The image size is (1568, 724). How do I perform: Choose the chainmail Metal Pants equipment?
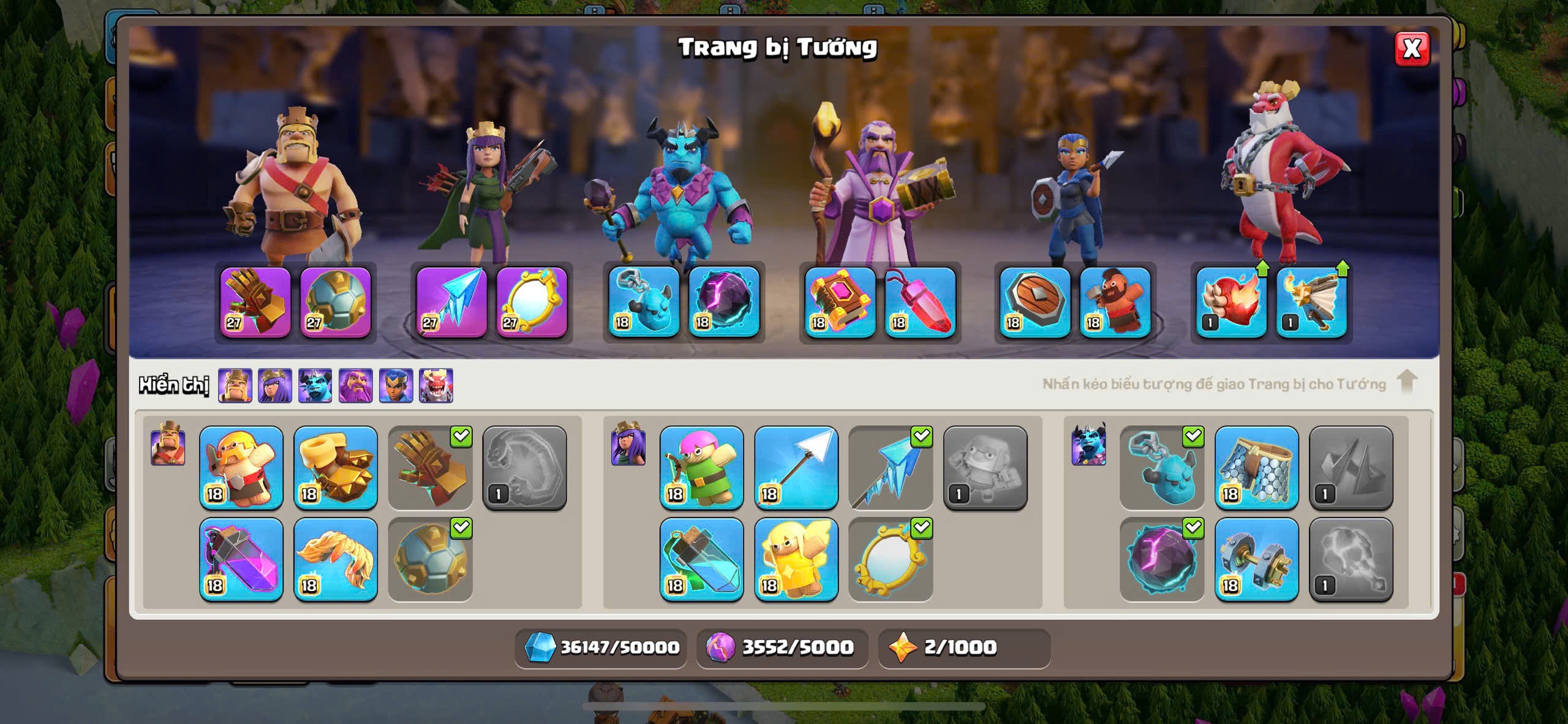(1256, 468)
